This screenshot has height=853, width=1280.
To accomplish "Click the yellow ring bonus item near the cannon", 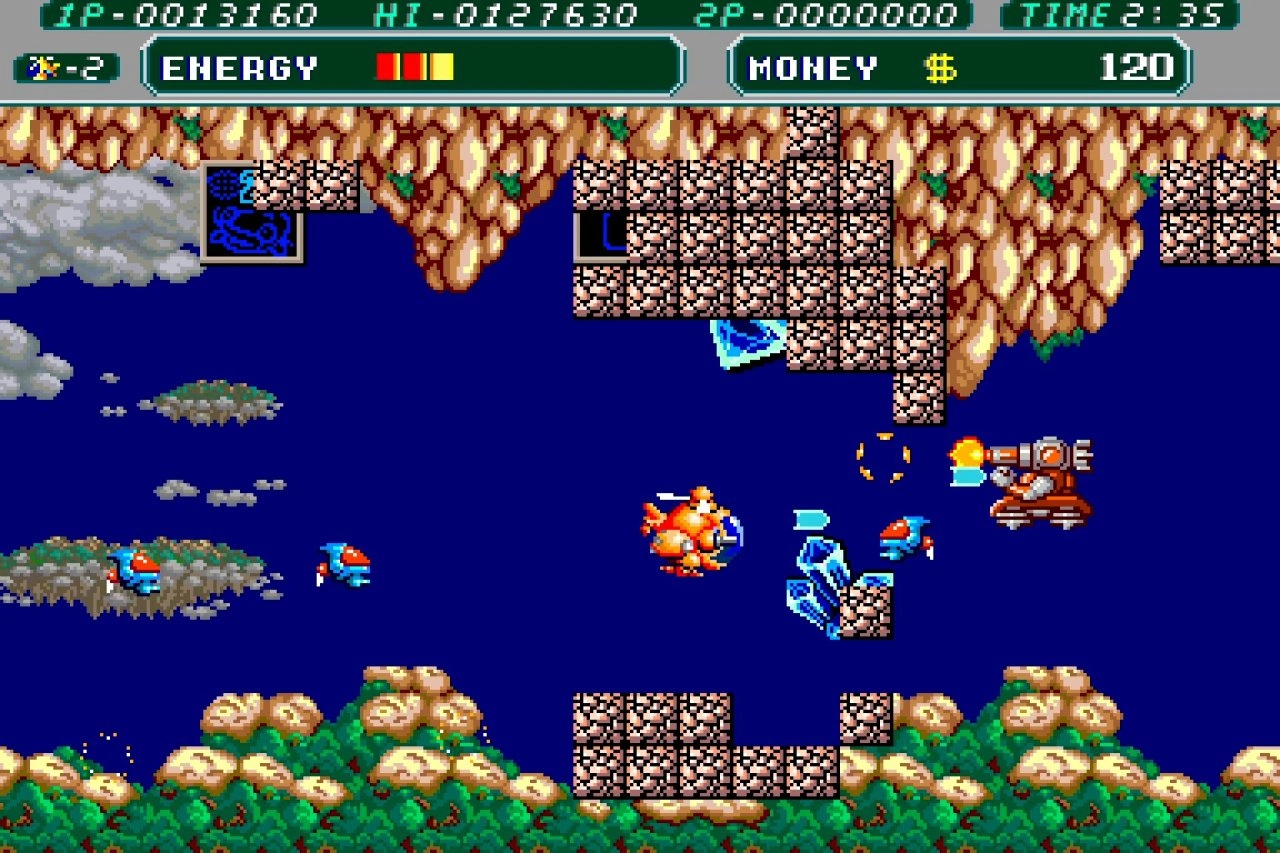I will pos(884,457).
